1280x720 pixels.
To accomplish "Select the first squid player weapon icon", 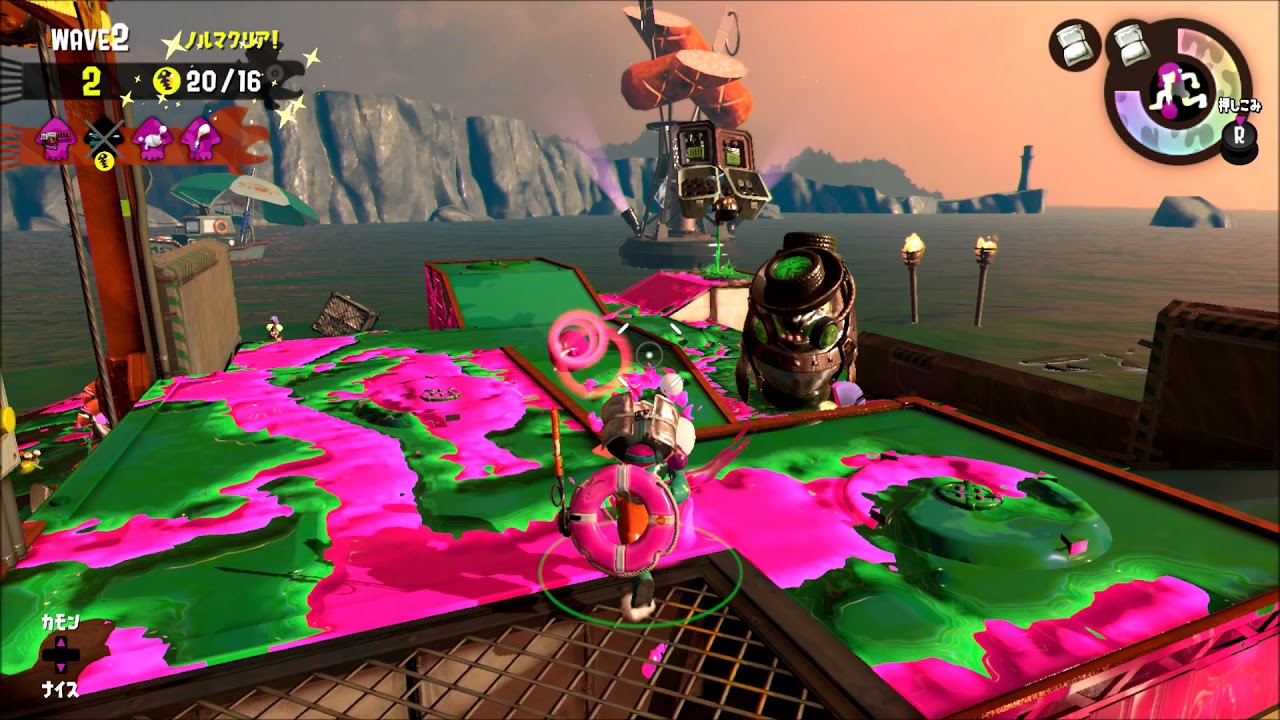I will 54,139.
